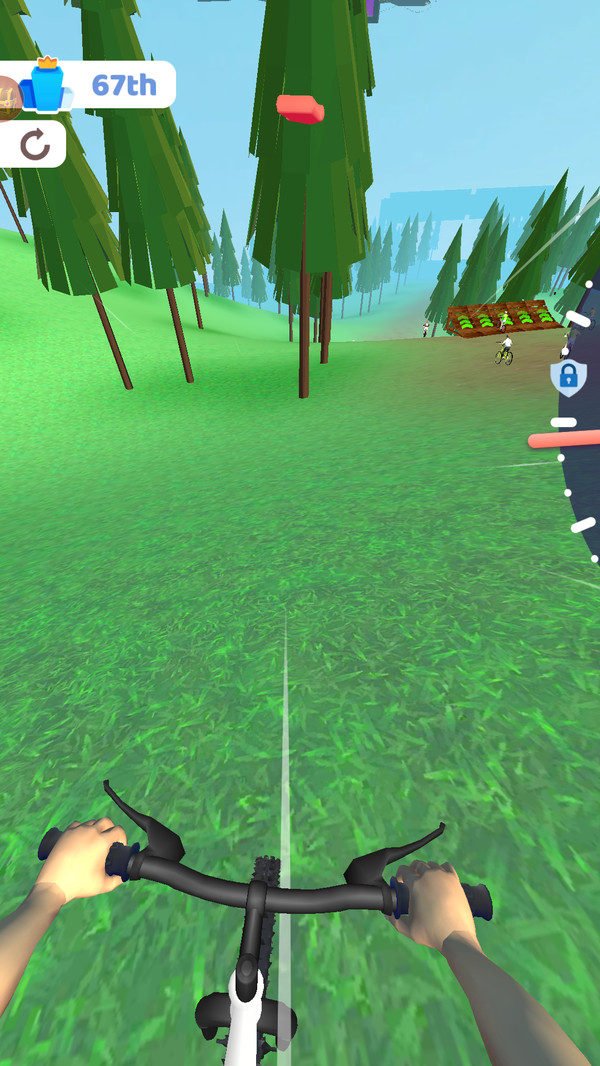Tap the blue padlock shield icon
This screenshot has width=600, height=1066.
point(568,378)
